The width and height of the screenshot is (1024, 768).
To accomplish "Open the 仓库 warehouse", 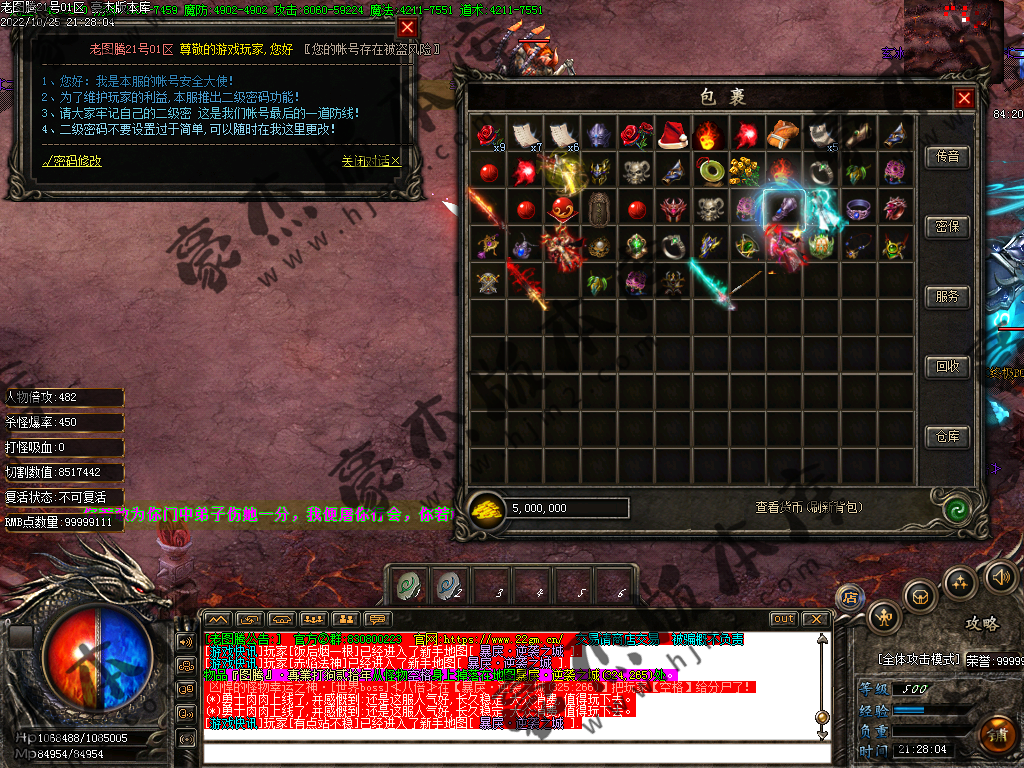I will coord(947,437).
